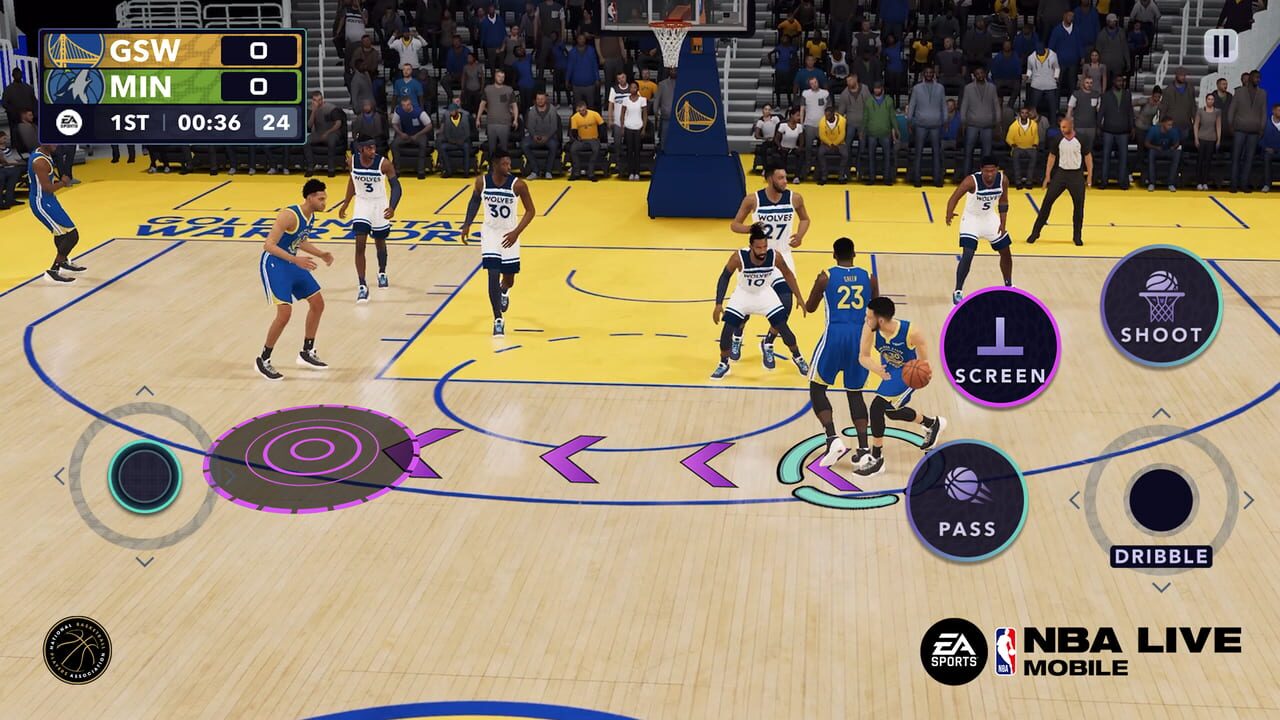
Task: Tap the 24-second shot clock display
Action: [275, 122]
